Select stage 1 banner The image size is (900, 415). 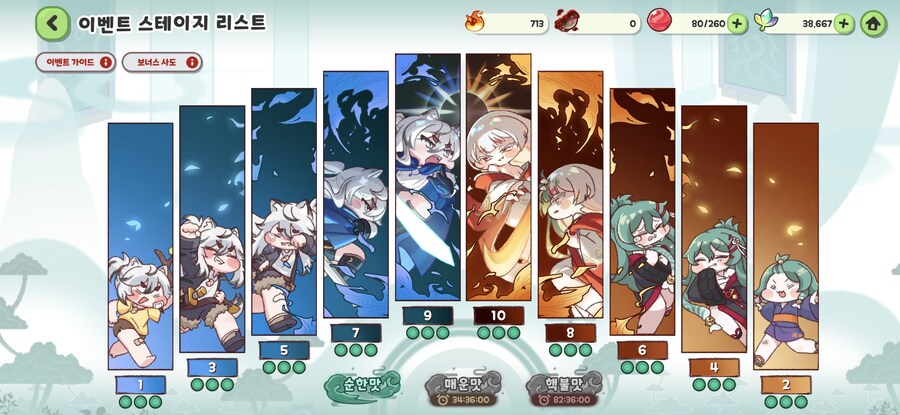pos(140,245)
